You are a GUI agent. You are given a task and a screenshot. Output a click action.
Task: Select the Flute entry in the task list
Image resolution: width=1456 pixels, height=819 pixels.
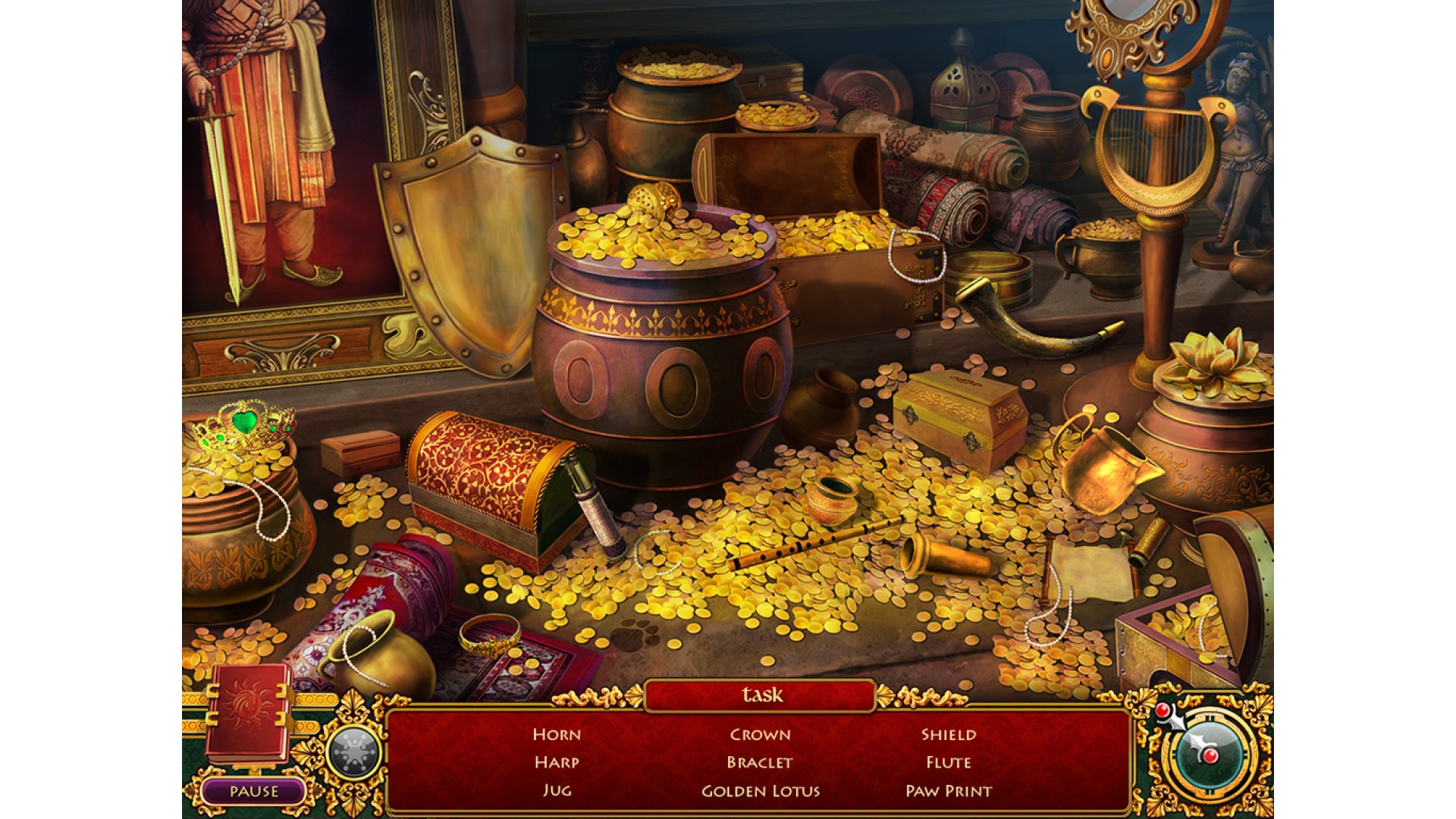click(949, 762)
